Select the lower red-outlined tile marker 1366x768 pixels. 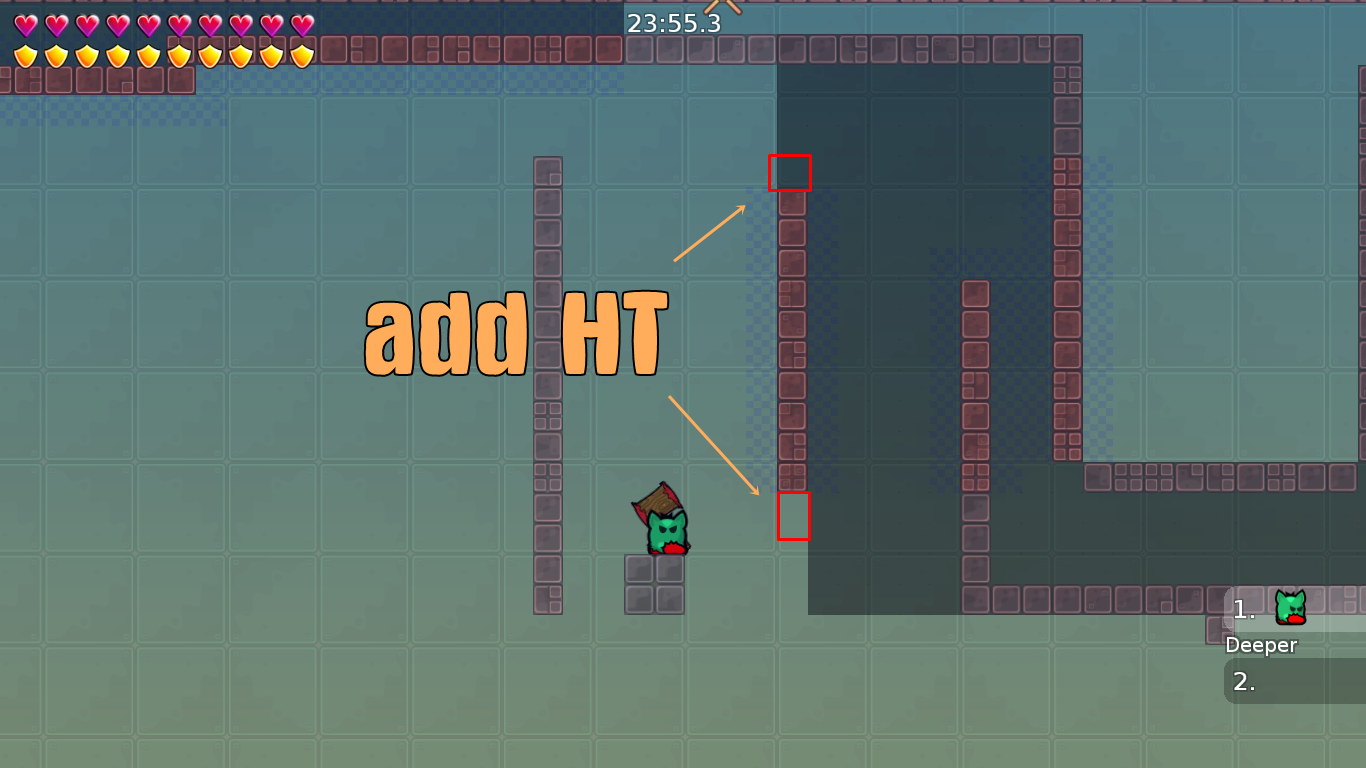(793, 518)
